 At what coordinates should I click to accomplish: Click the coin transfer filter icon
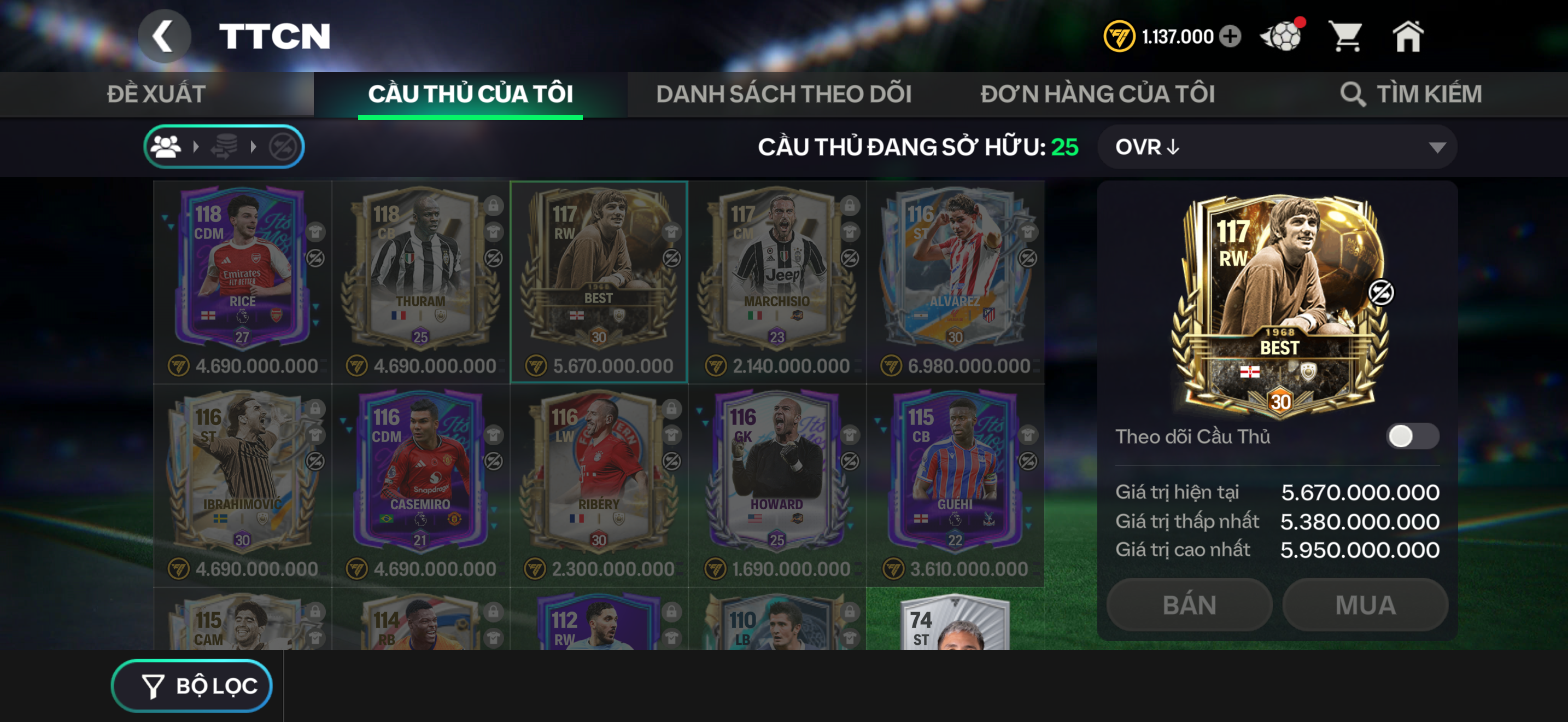pos(225,146)
